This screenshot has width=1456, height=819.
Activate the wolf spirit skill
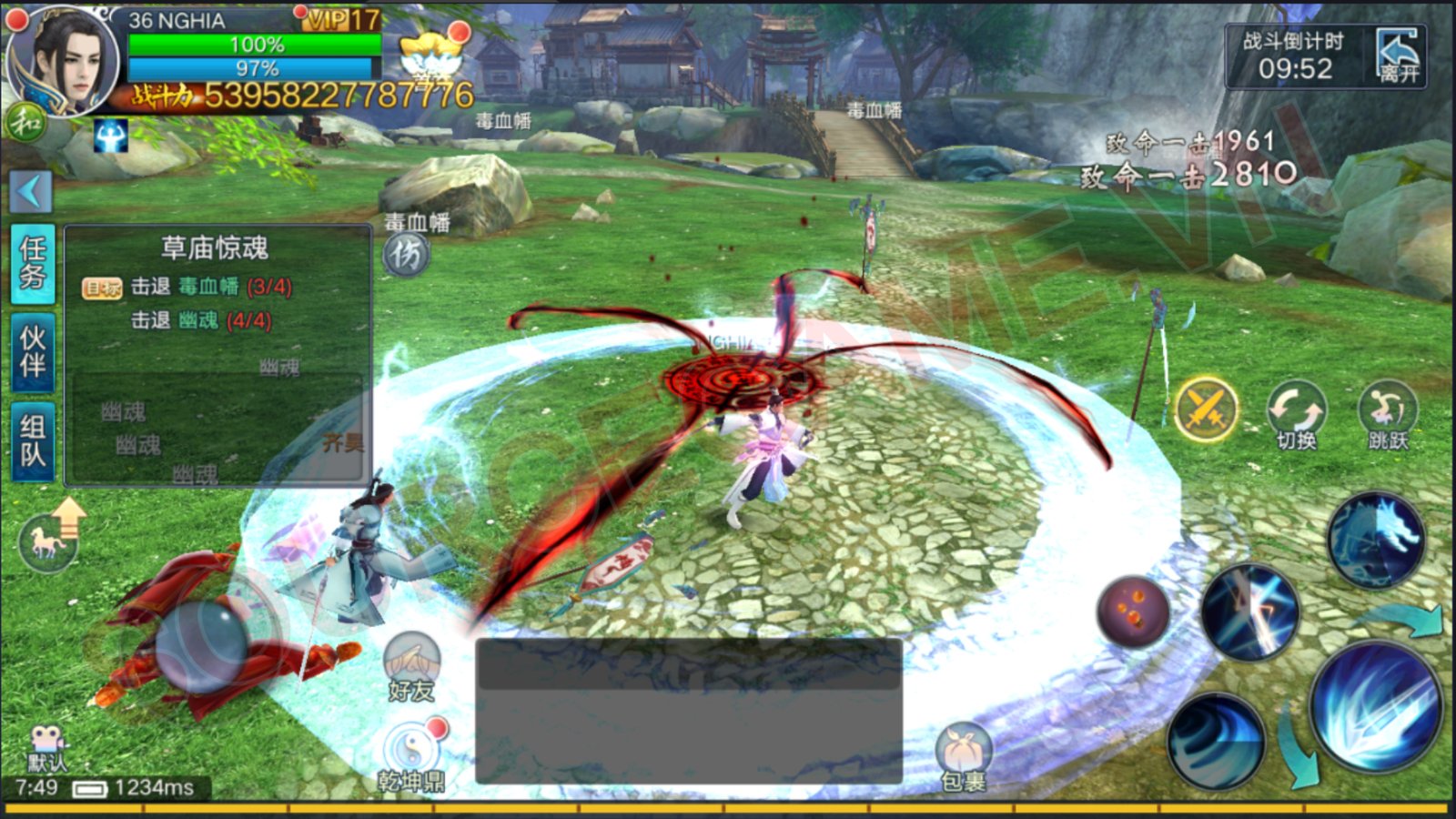point(1376,540)
